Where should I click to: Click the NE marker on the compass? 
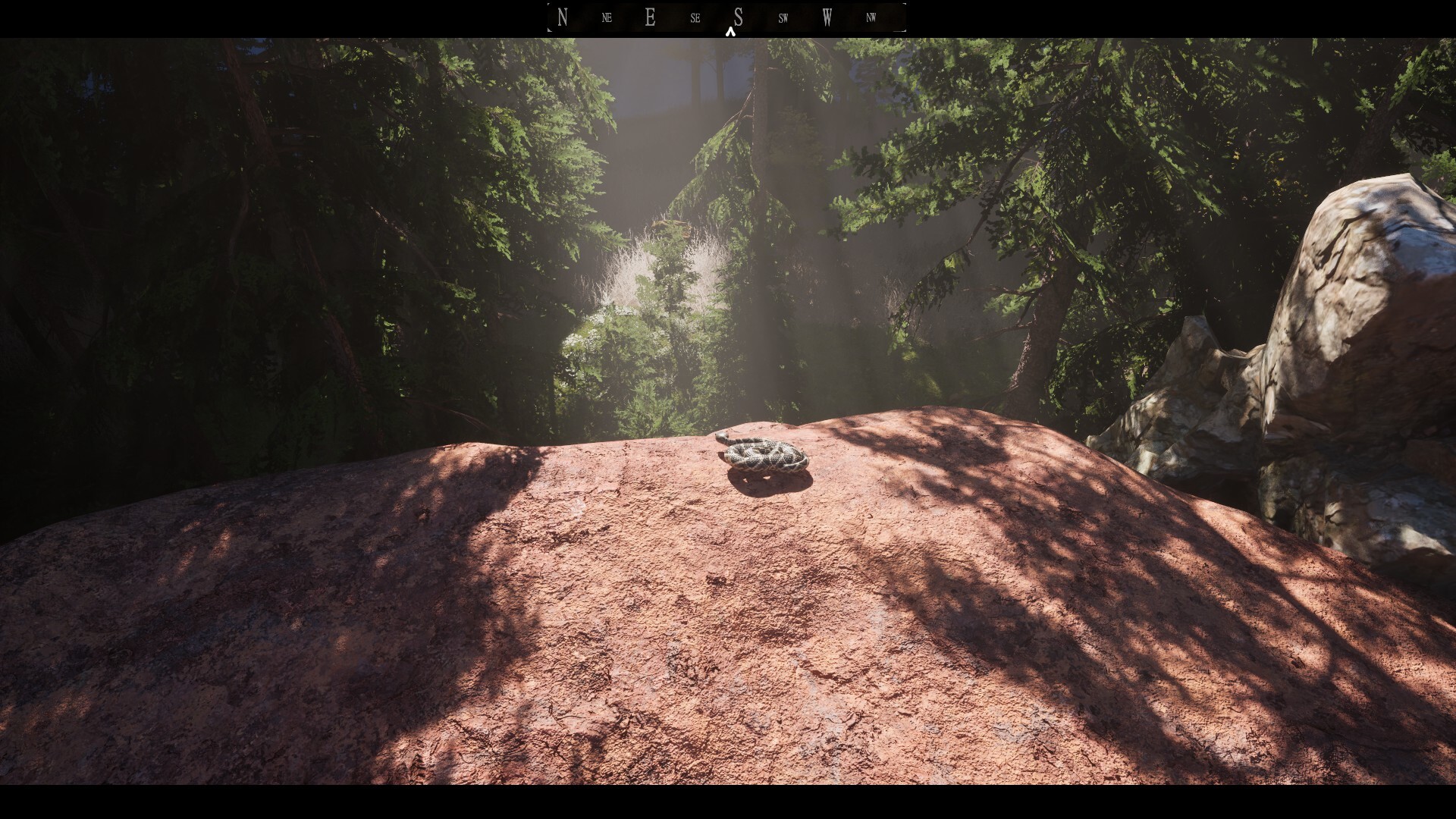[x=606, y=17]
